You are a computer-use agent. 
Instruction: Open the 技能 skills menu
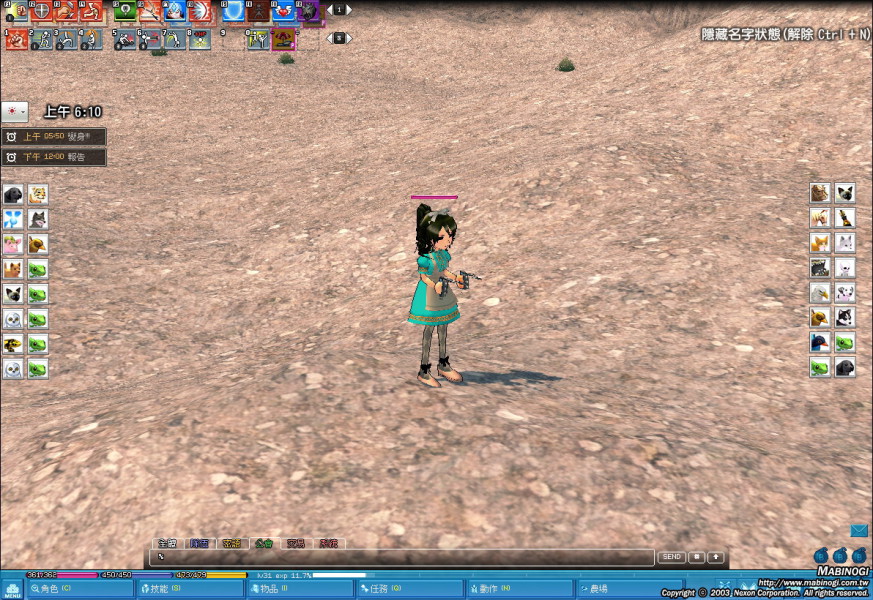[190, 589]
